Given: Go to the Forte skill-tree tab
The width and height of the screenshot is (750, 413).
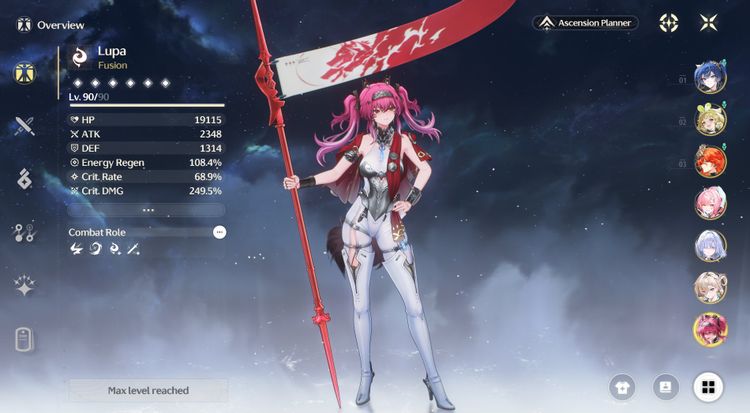Looking at the screenshot, I should (x=25, y=233).
